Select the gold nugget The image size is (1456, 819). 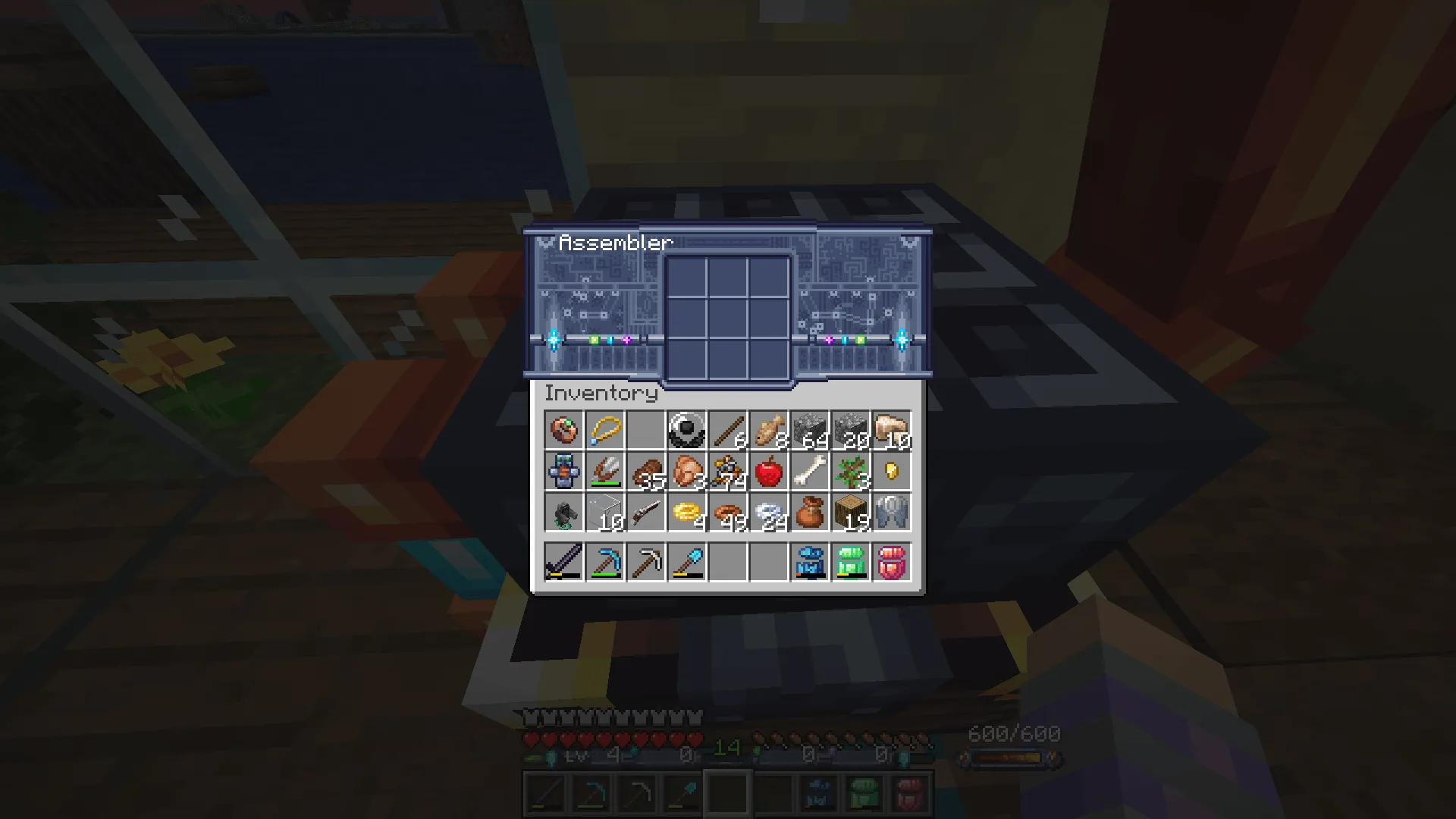coord(893,470)
